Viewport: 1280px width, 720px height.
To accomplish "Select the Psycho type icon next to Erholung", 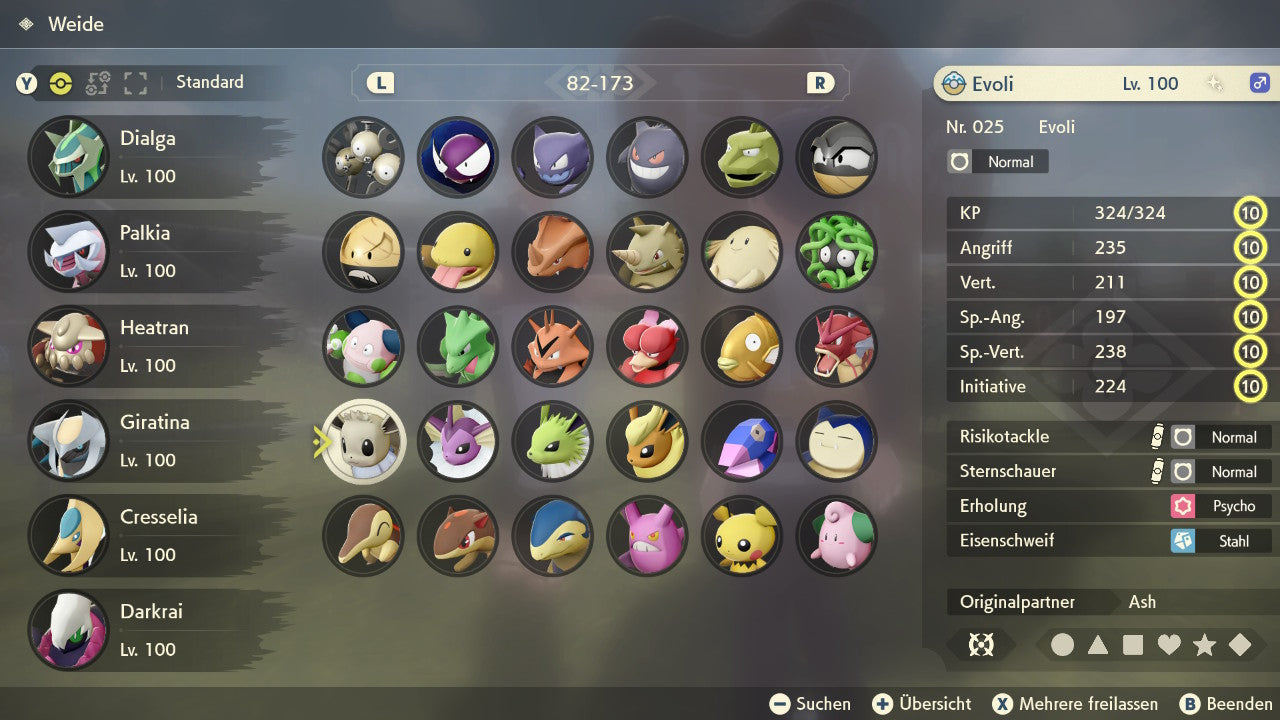I will 1184,506.
